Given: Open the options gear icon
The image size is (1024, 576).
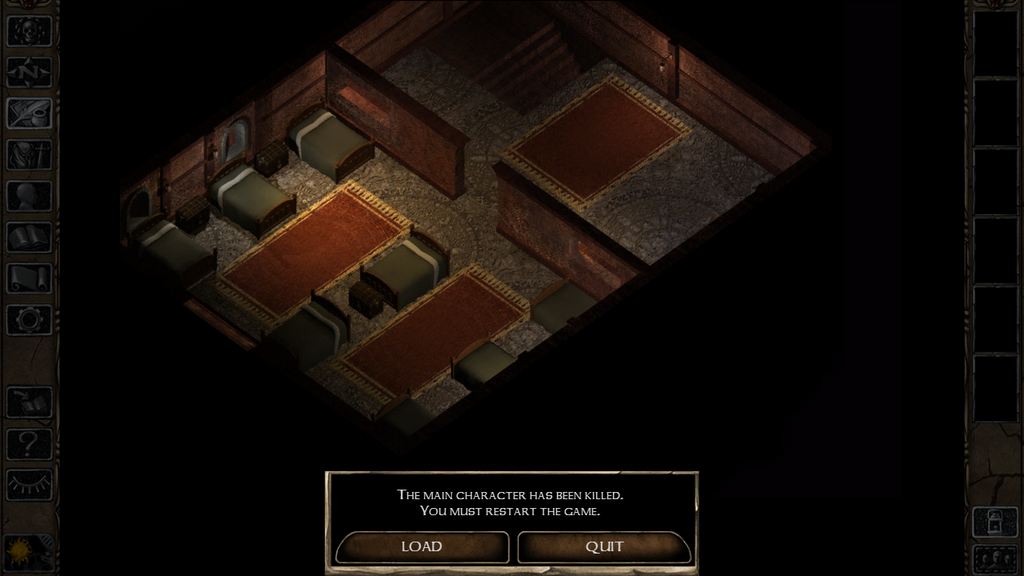Looking at the screenshot, I should point(29,319).
